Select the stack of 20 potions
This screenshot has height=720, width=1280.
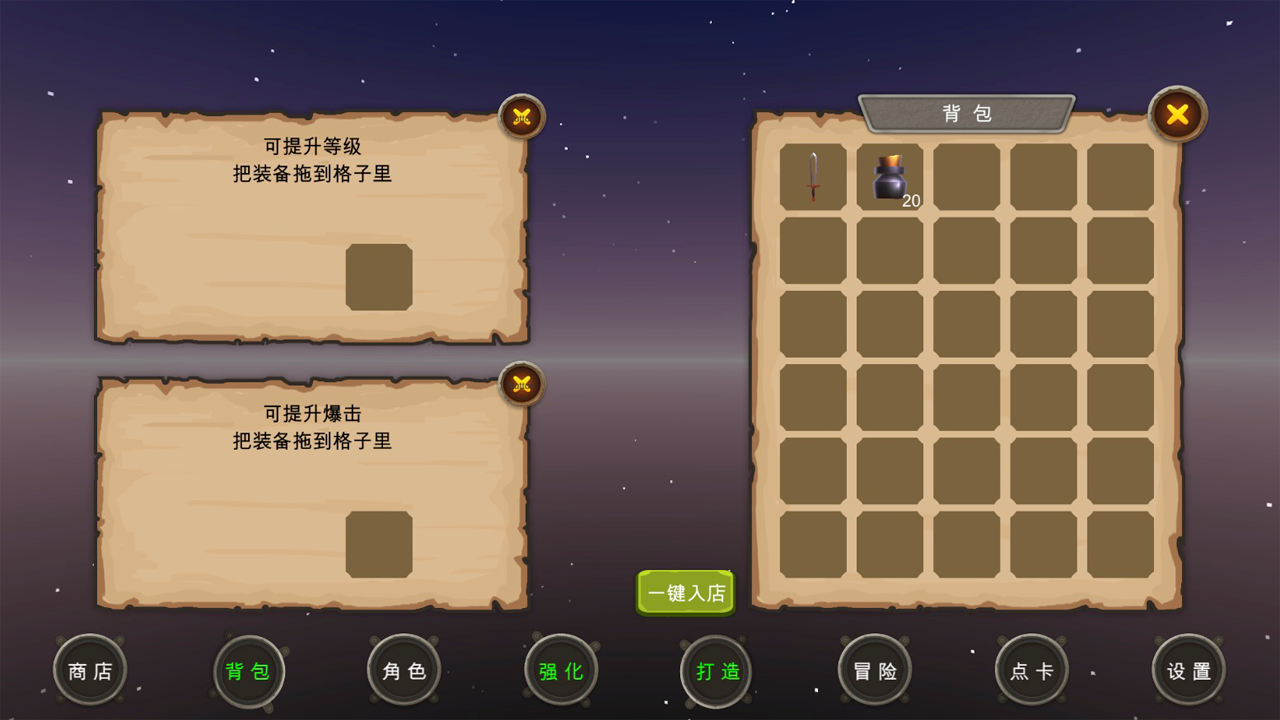(889, 180)
